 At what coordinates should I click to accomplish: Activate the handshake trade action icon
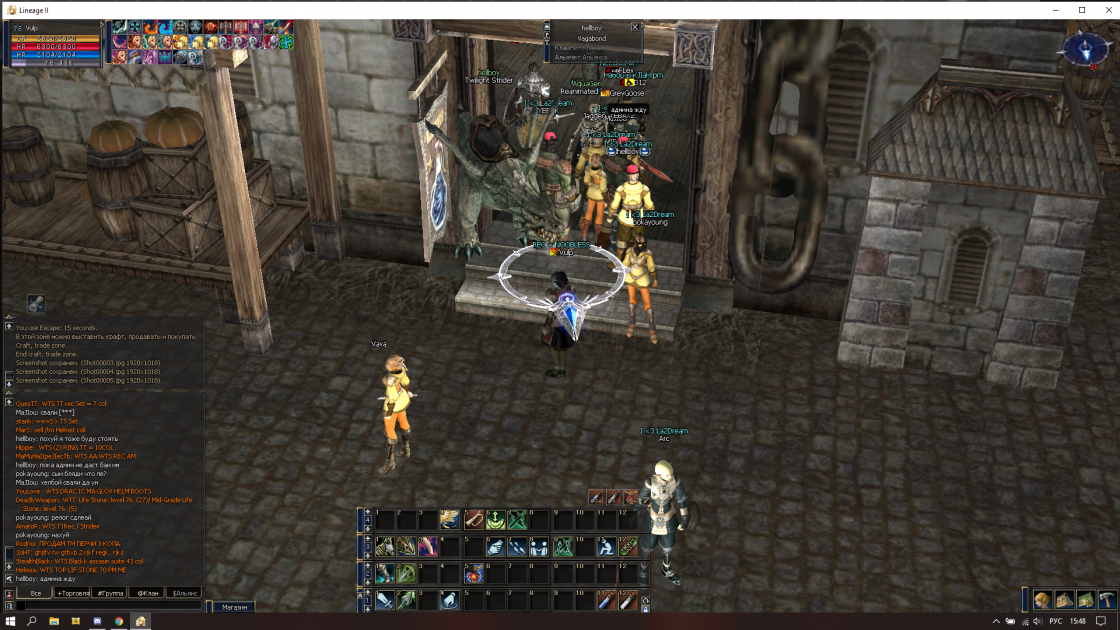tap(495, 547)
